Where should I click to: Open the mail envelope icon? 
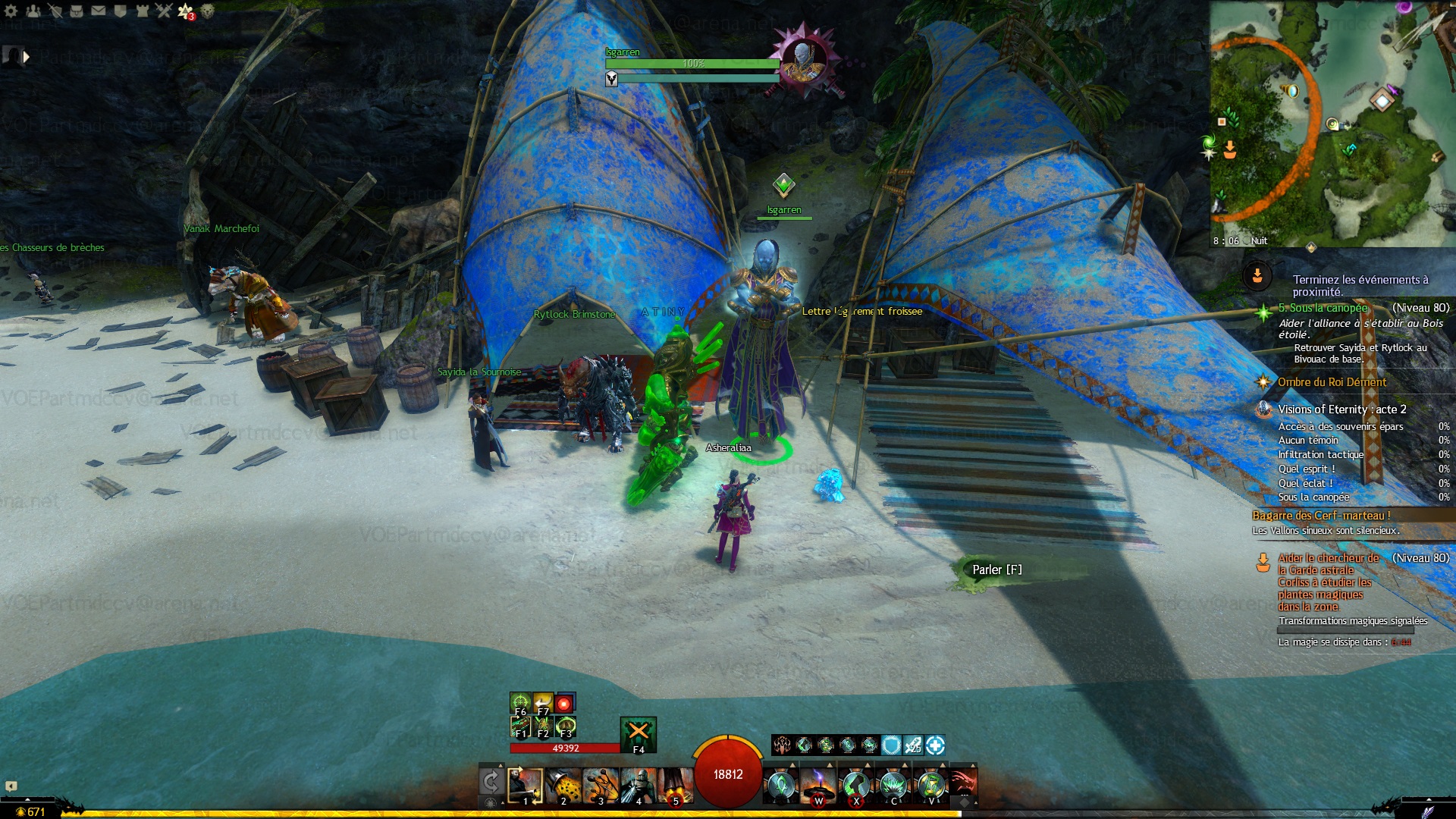(99, 11)
